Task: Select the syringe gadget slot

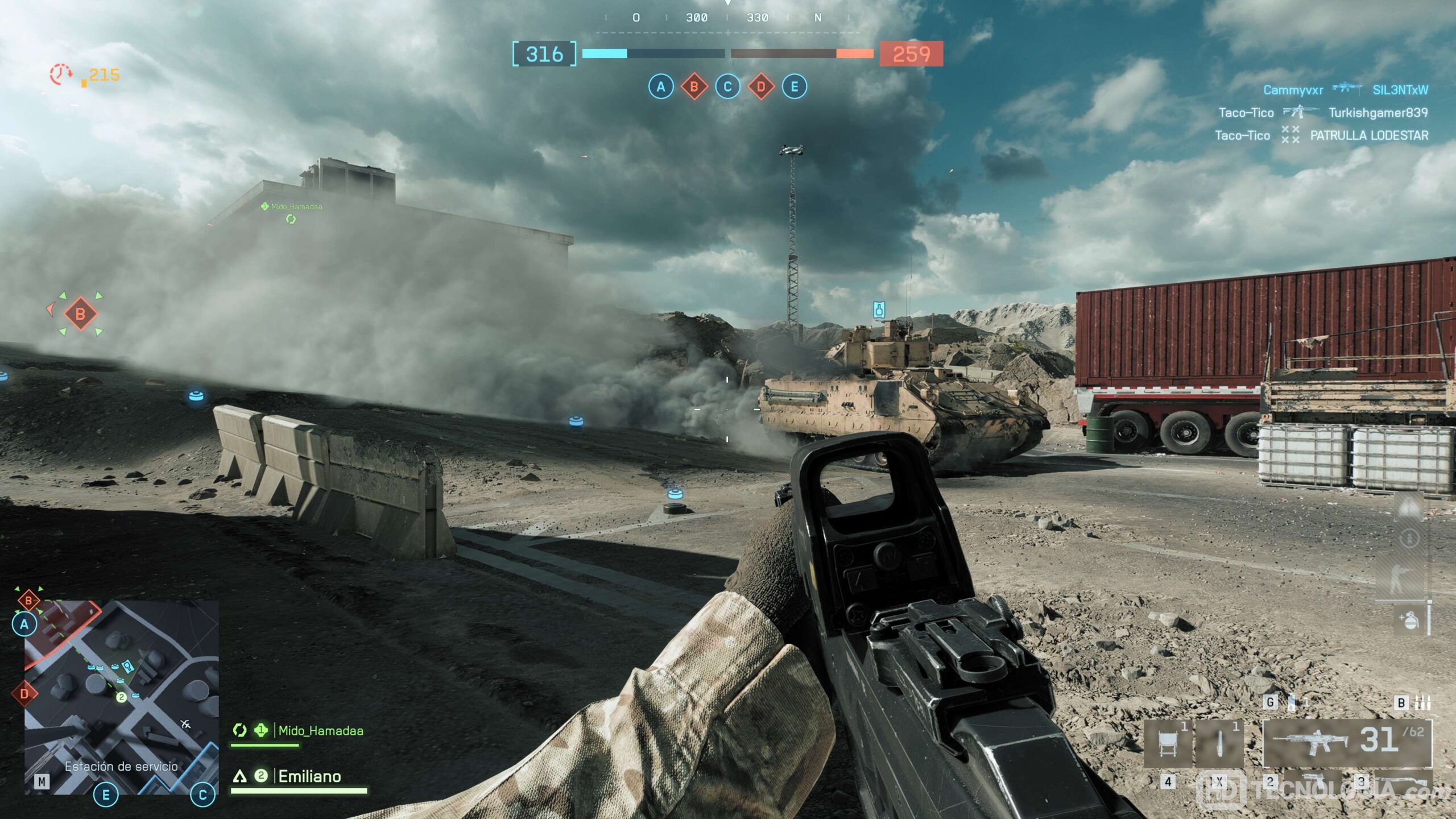Action: click(x=1219, y=744)
